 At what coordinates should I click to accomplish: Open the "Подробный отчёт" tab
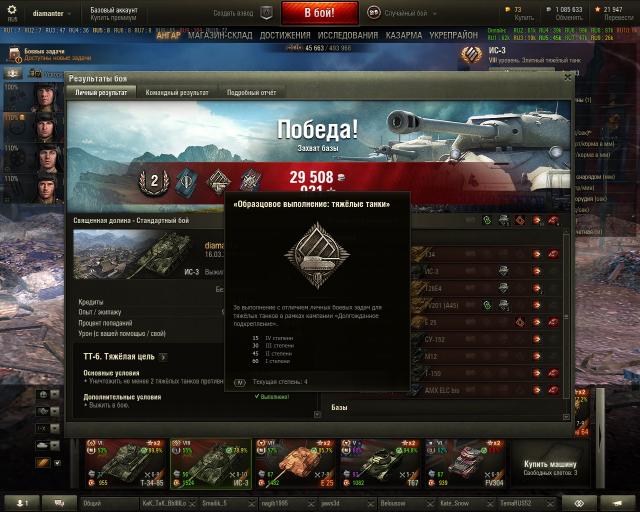click(251, 92)
